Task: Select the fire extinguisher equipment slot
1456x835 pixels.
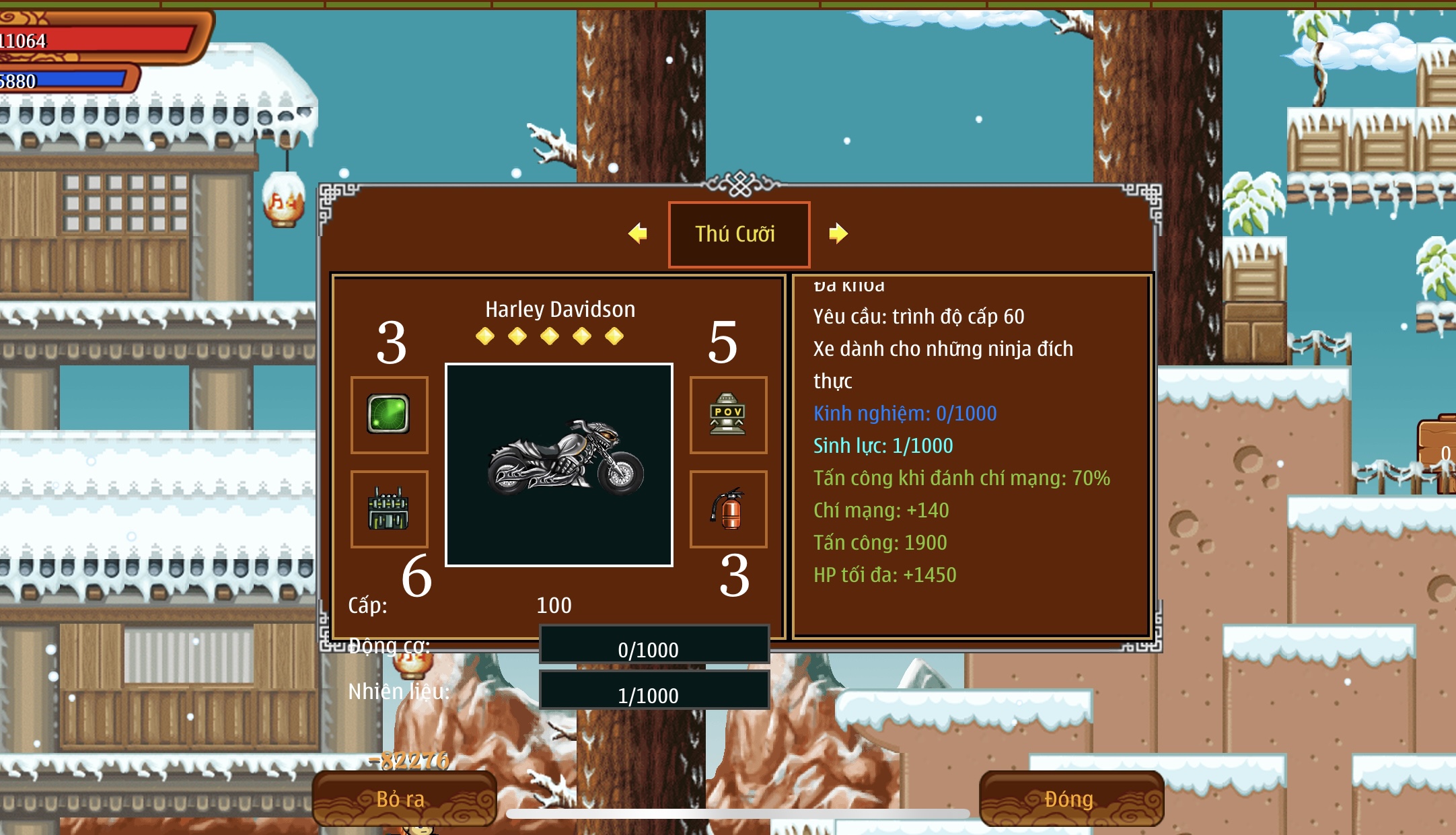Action: [728, 509]
